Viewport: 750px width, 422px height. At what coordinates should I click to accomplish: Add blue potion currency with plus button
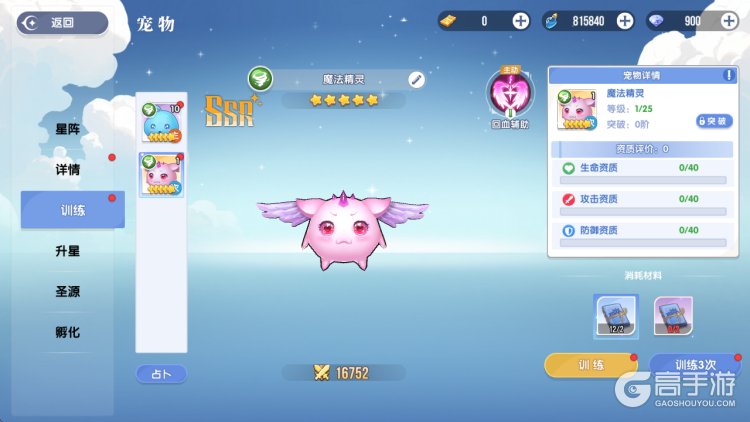click(625, 20)
